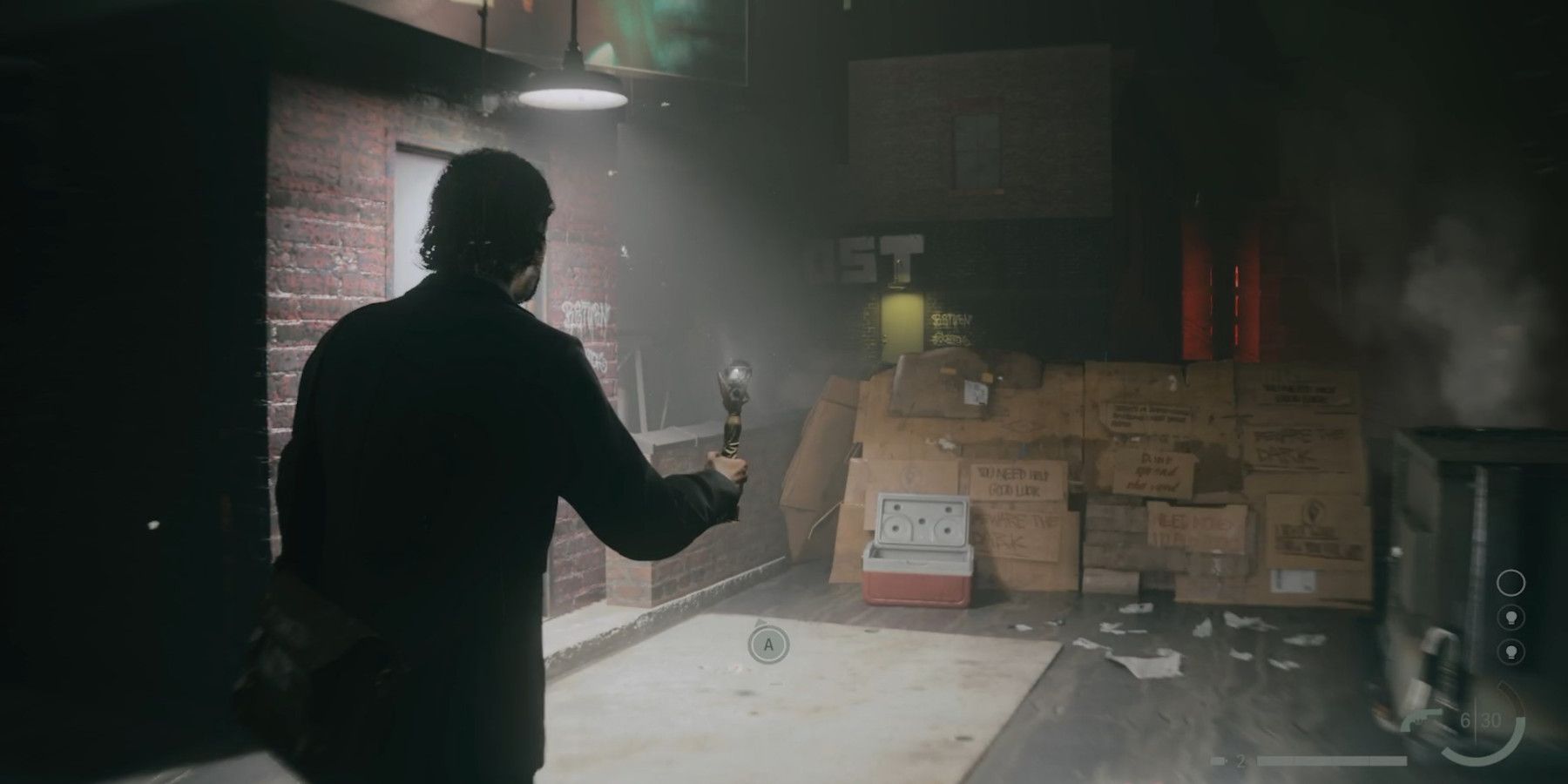
Task: Click the topmost empty battery circle icon
Action: pos(1510,582)
